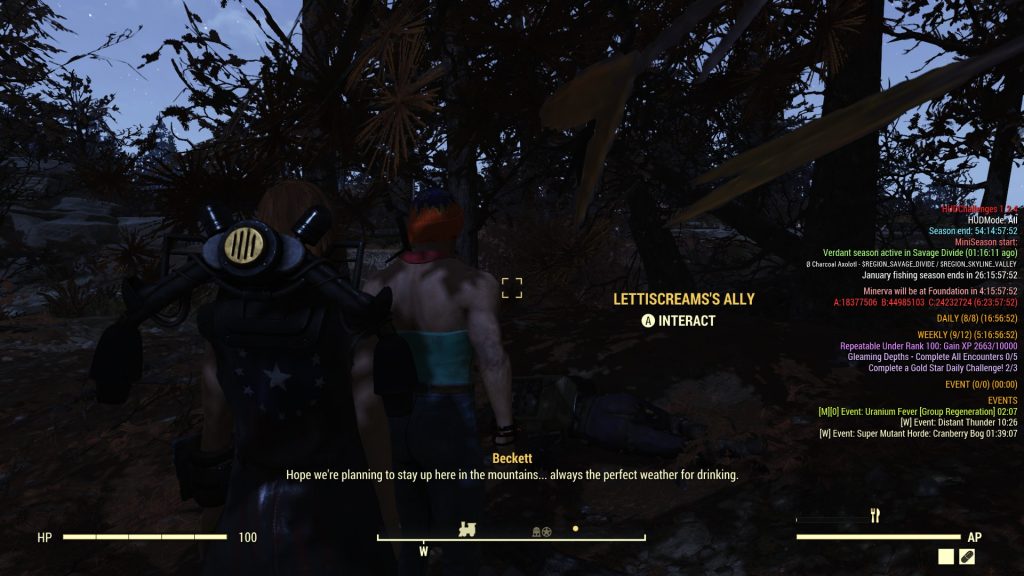Click the Gold Star Daily Challenge entry
1024x576 pixels.
942,368
